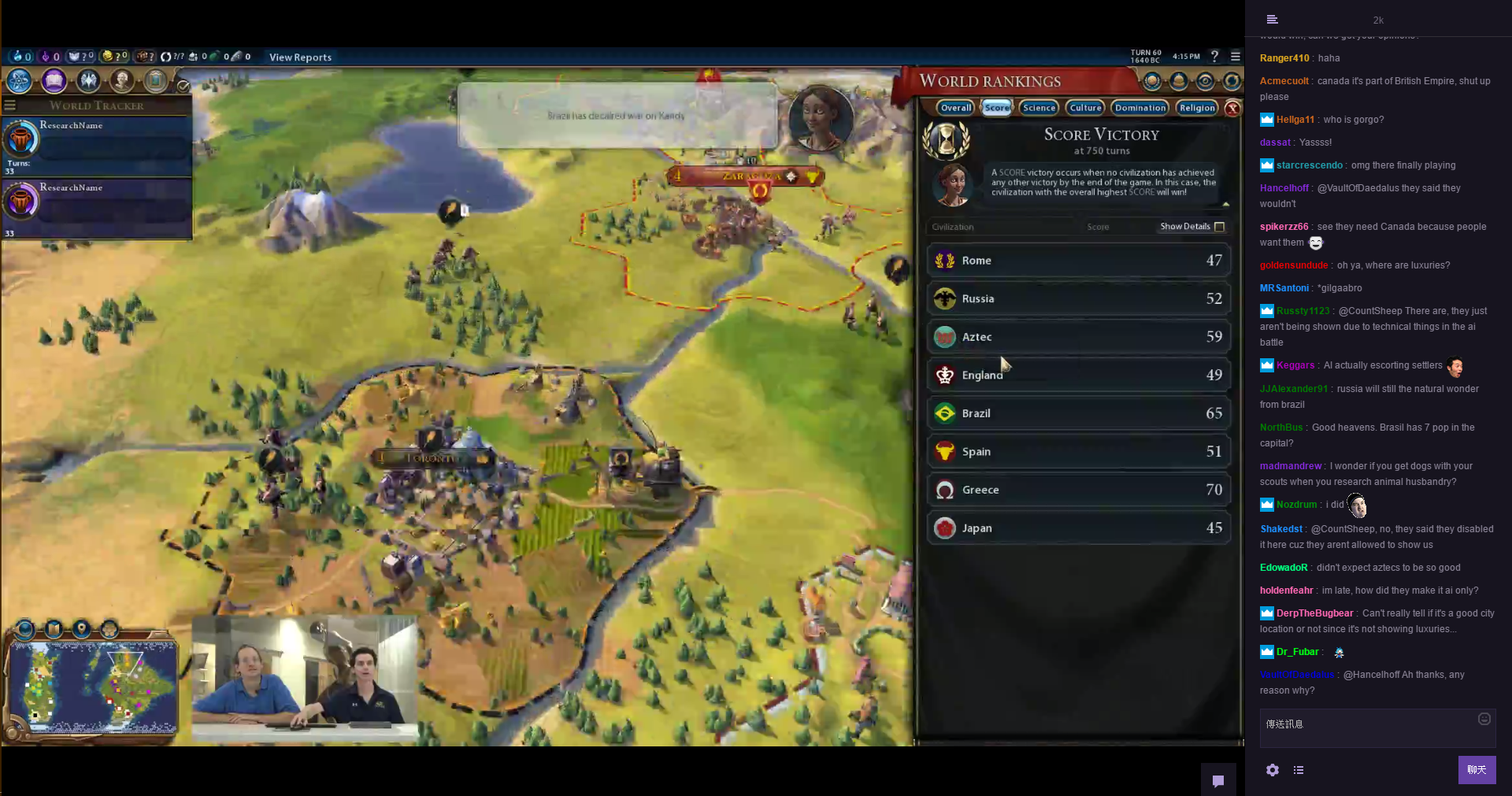
Task: Choose the Aztec score row
Action: (1078, 337)
